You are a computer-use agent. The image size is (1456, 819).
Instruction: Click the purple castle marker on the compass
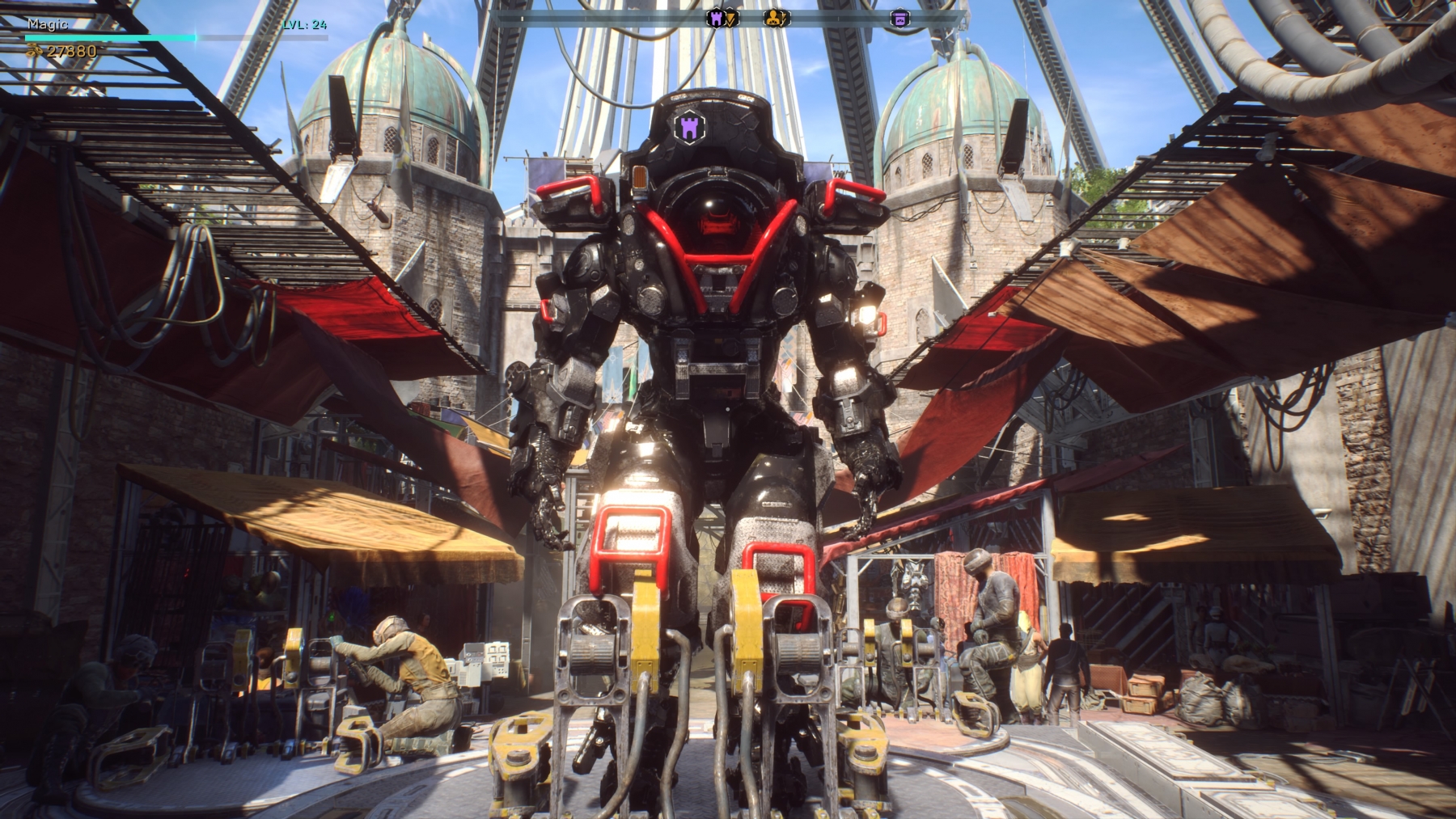click(x=717, y=18)
